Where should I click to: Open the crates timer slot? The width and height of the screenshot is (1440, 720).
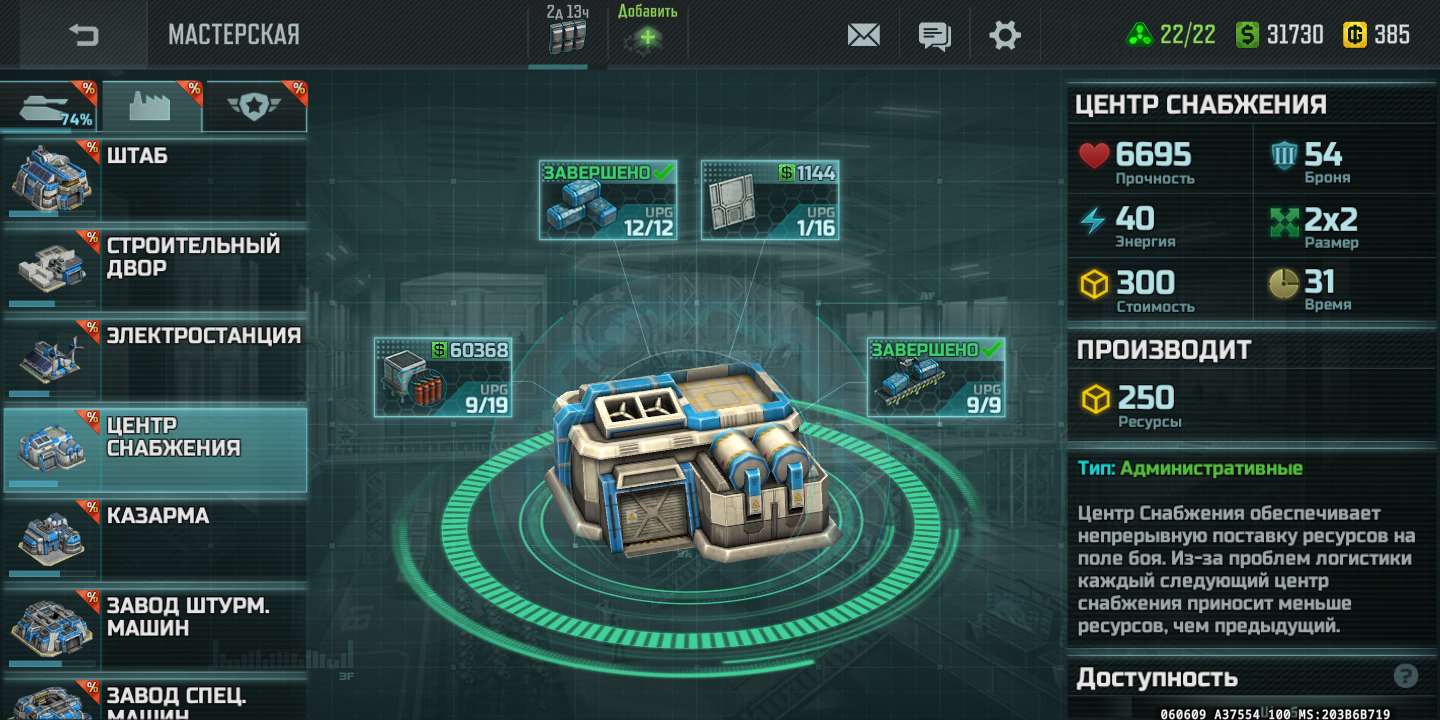coord(566,36)
